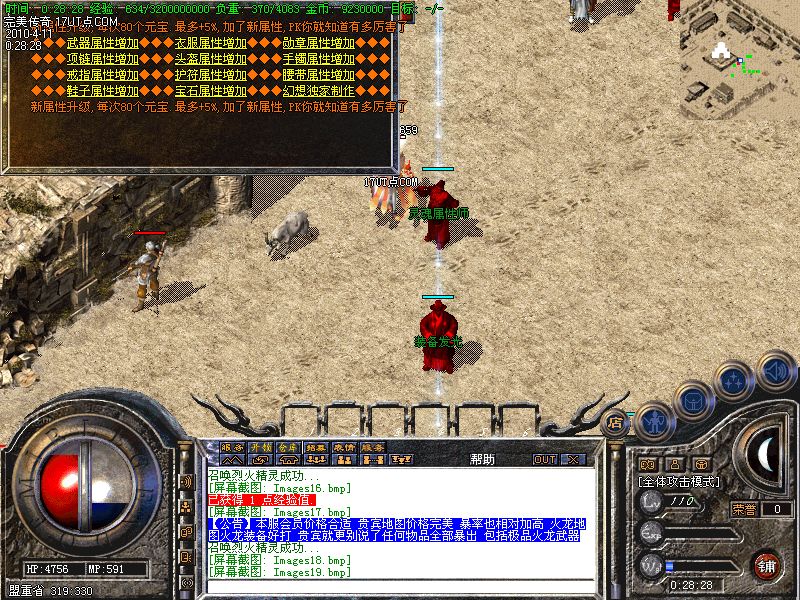This screenshot has height=600, width=800.
Task: Open the minimap in the corner
Action: coord(738,60)
